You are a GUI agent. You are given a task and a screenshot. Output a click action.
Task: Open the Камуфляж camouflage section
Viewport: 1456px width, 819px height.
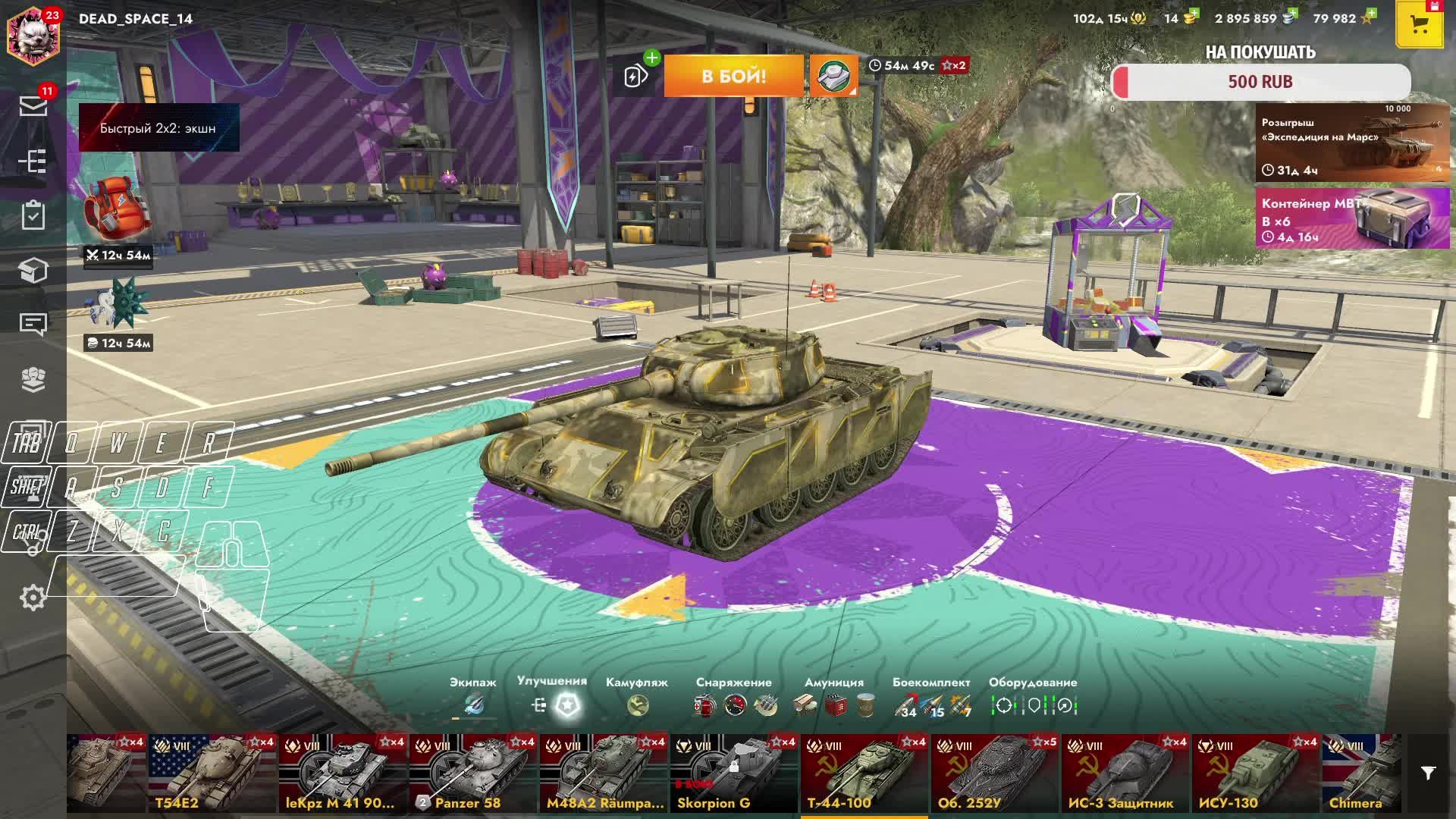point(637,705)
